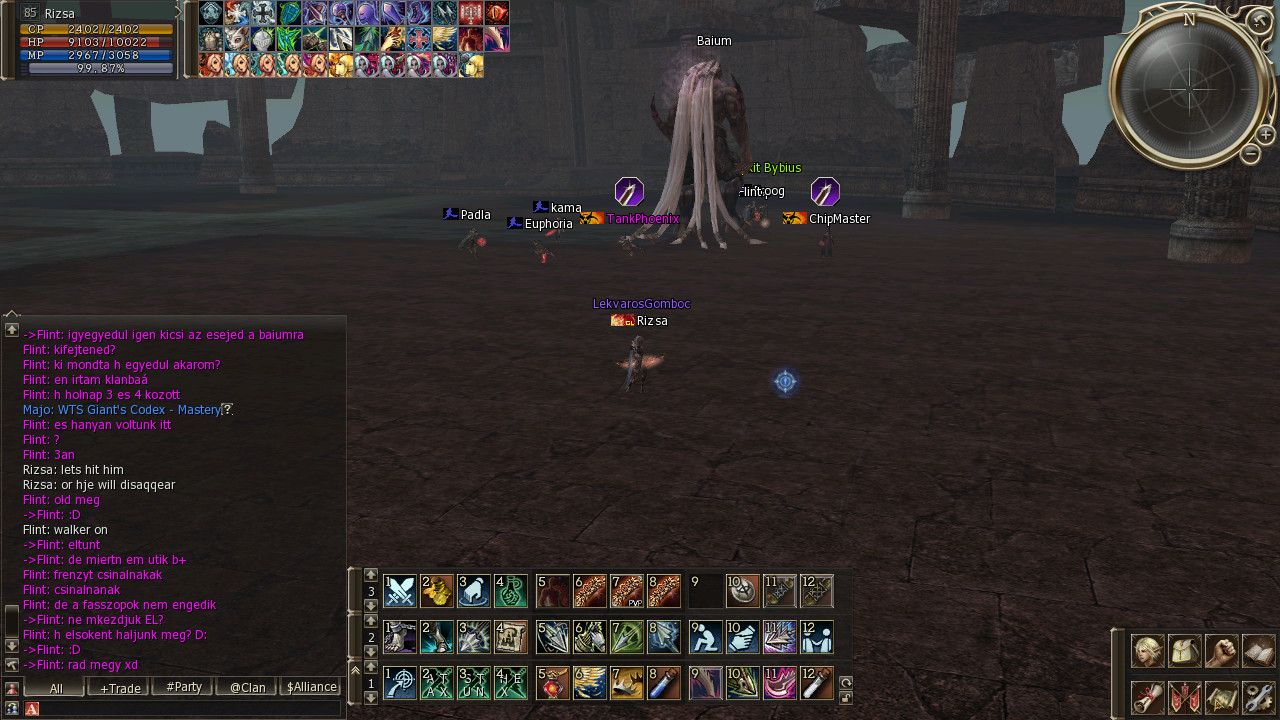Open the character status elf portrait icon

(x=1148, y=651)
